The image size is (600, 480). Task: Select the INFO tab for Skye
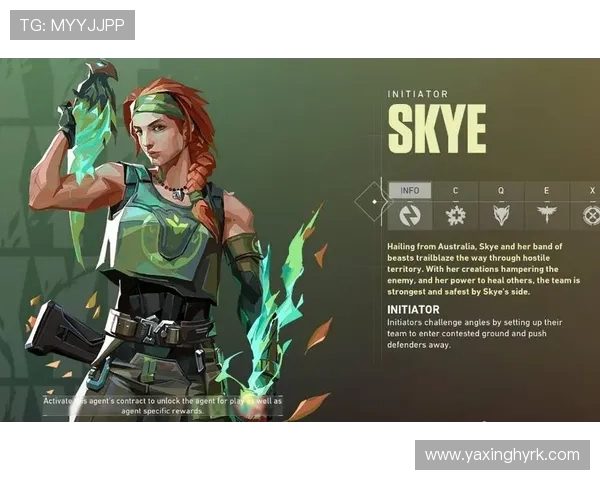click(x=410, y=191)
